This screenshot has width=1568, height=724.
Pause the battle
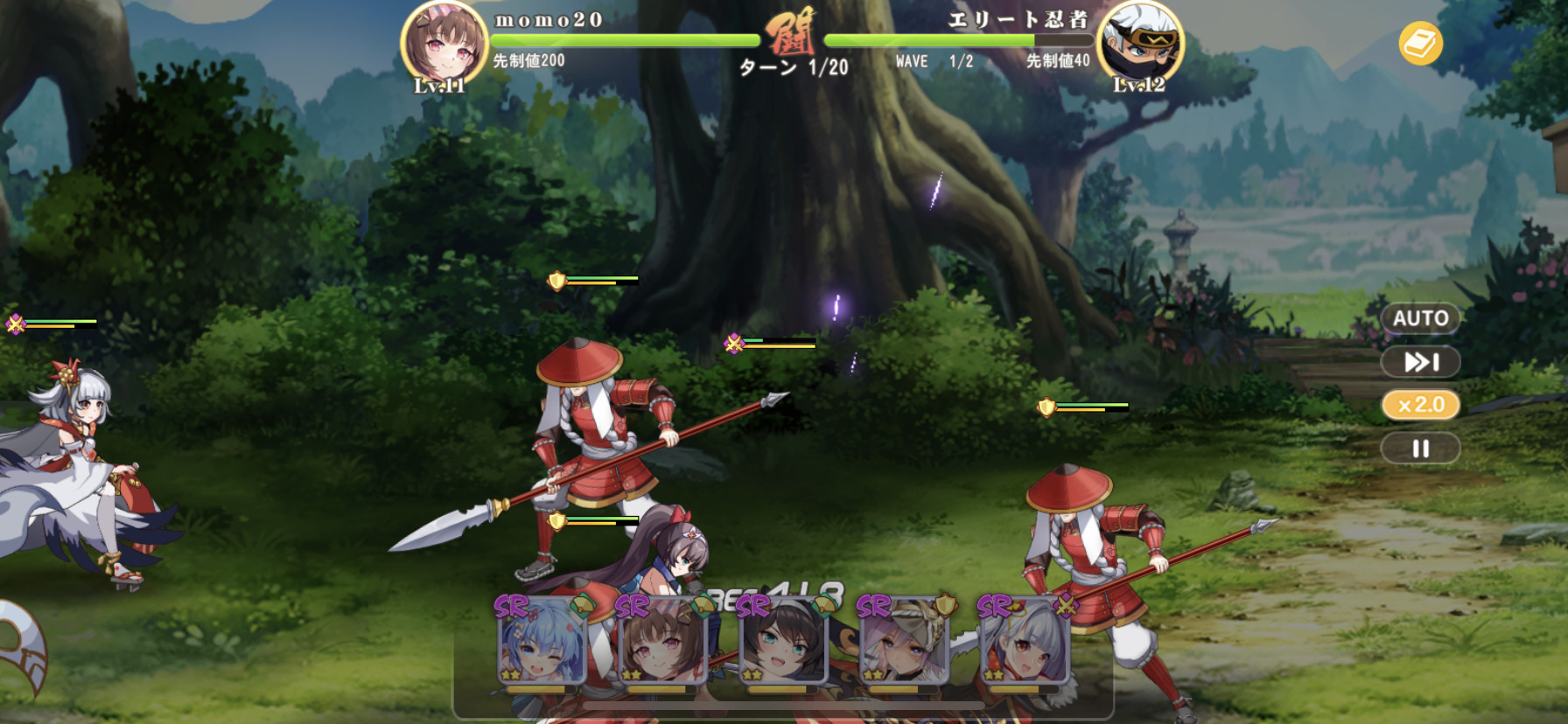1420,449
